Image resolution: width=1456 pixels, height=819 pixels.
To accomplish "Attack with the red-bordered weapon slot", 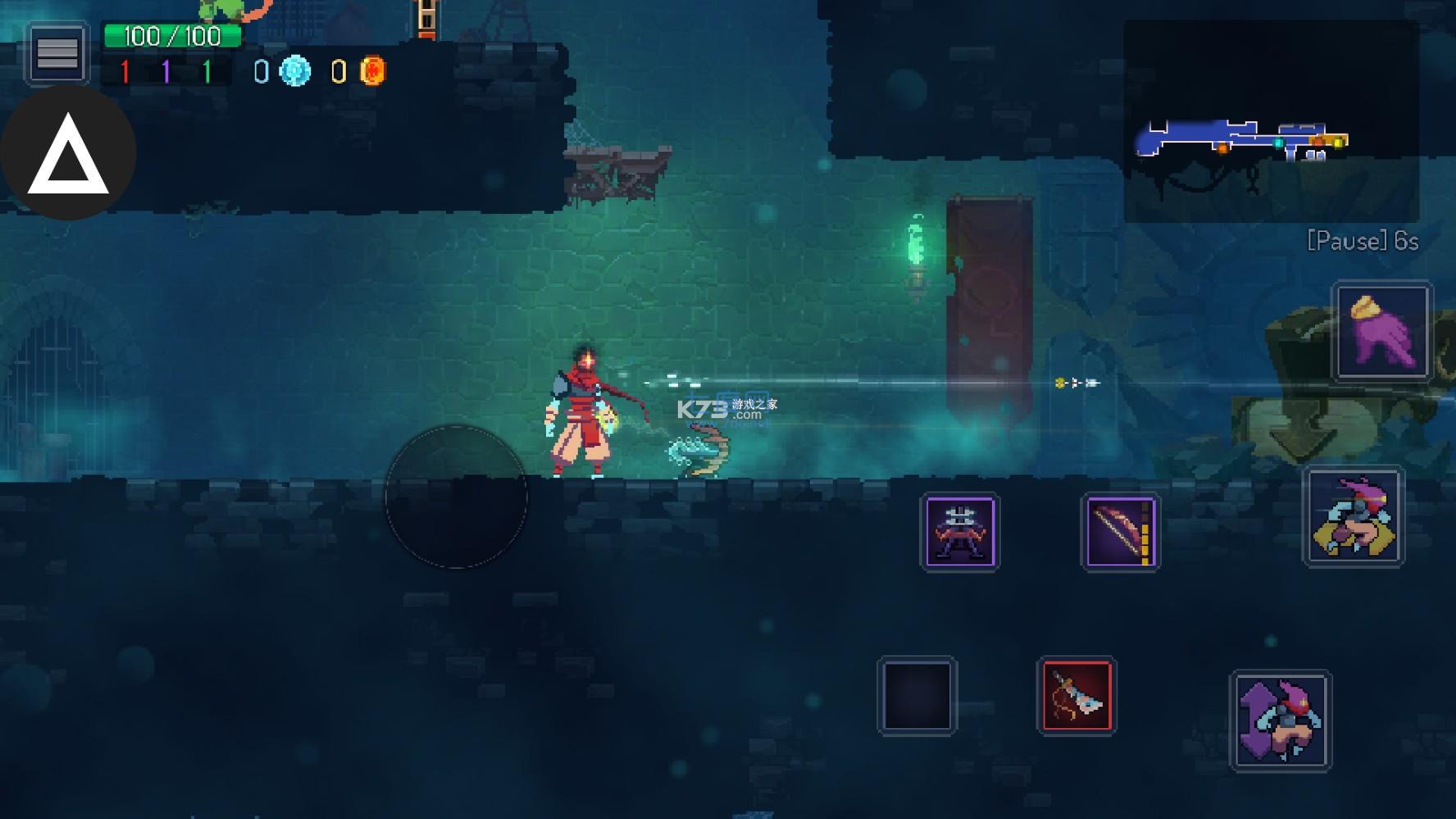I will (1076, 696).
